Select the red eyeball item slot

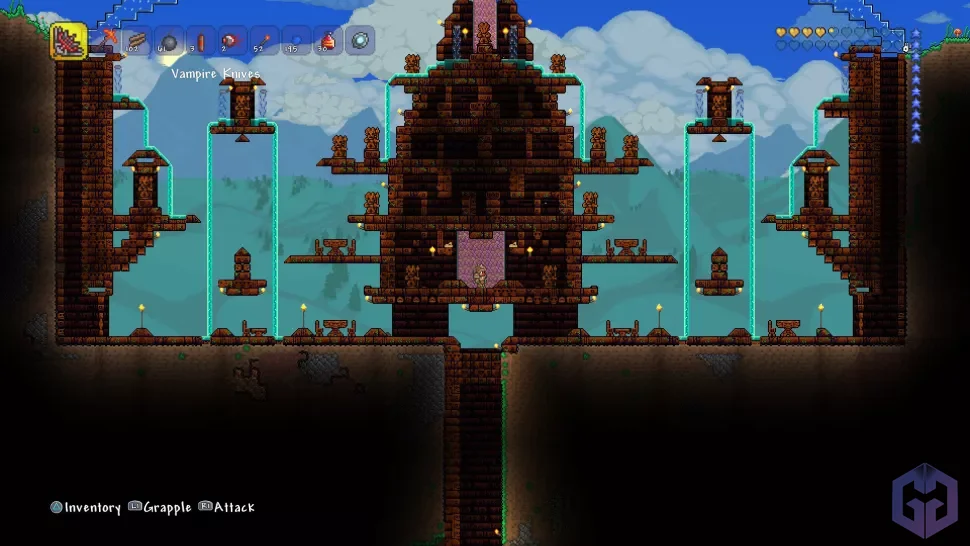232,41
